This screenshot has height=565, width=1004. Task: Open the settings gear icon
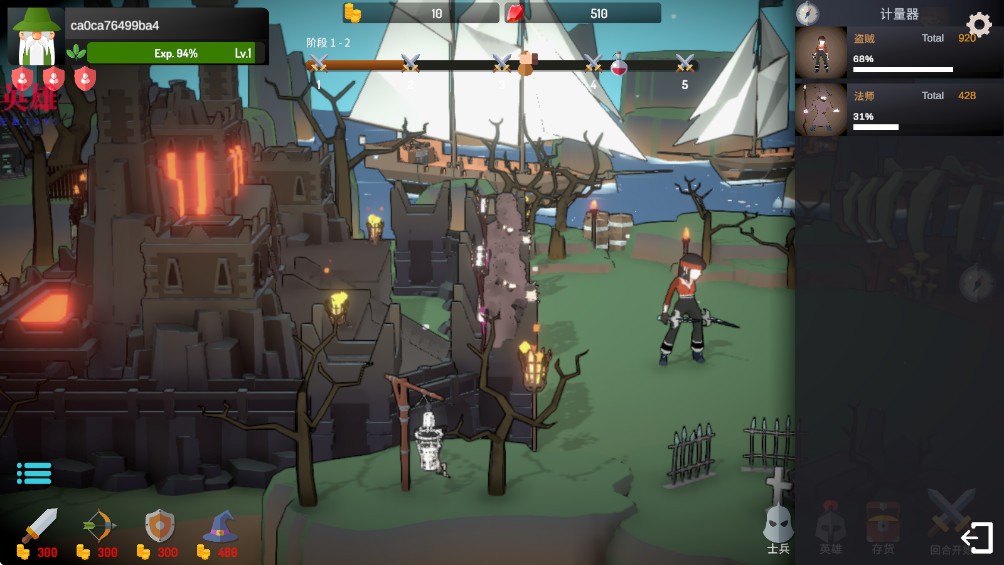tap(978, 25)
